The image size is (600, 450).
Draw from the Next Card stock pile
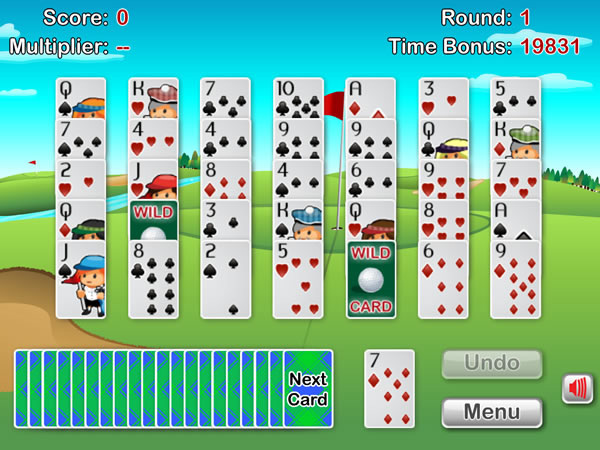[307, 388]
